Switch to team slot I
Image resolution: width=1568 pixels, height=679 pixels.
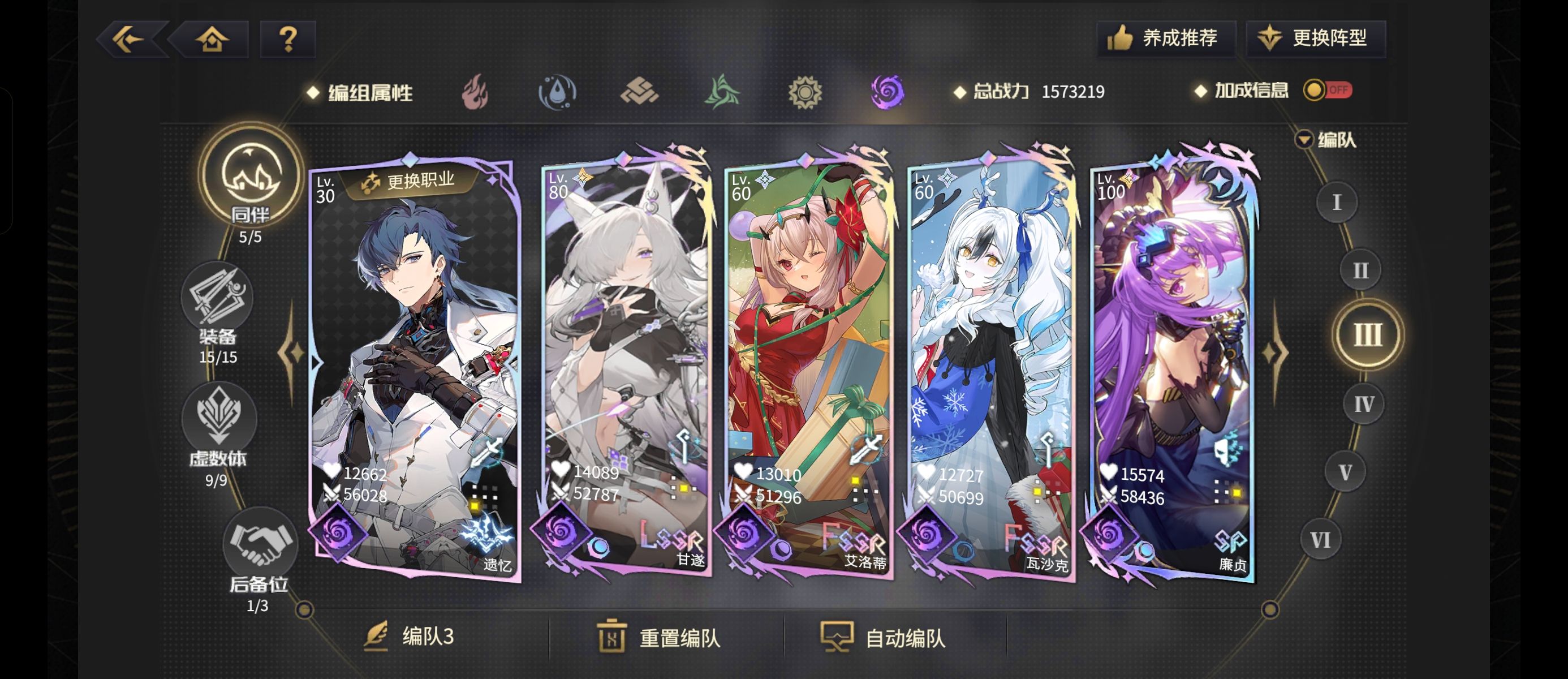[1336, 202]
